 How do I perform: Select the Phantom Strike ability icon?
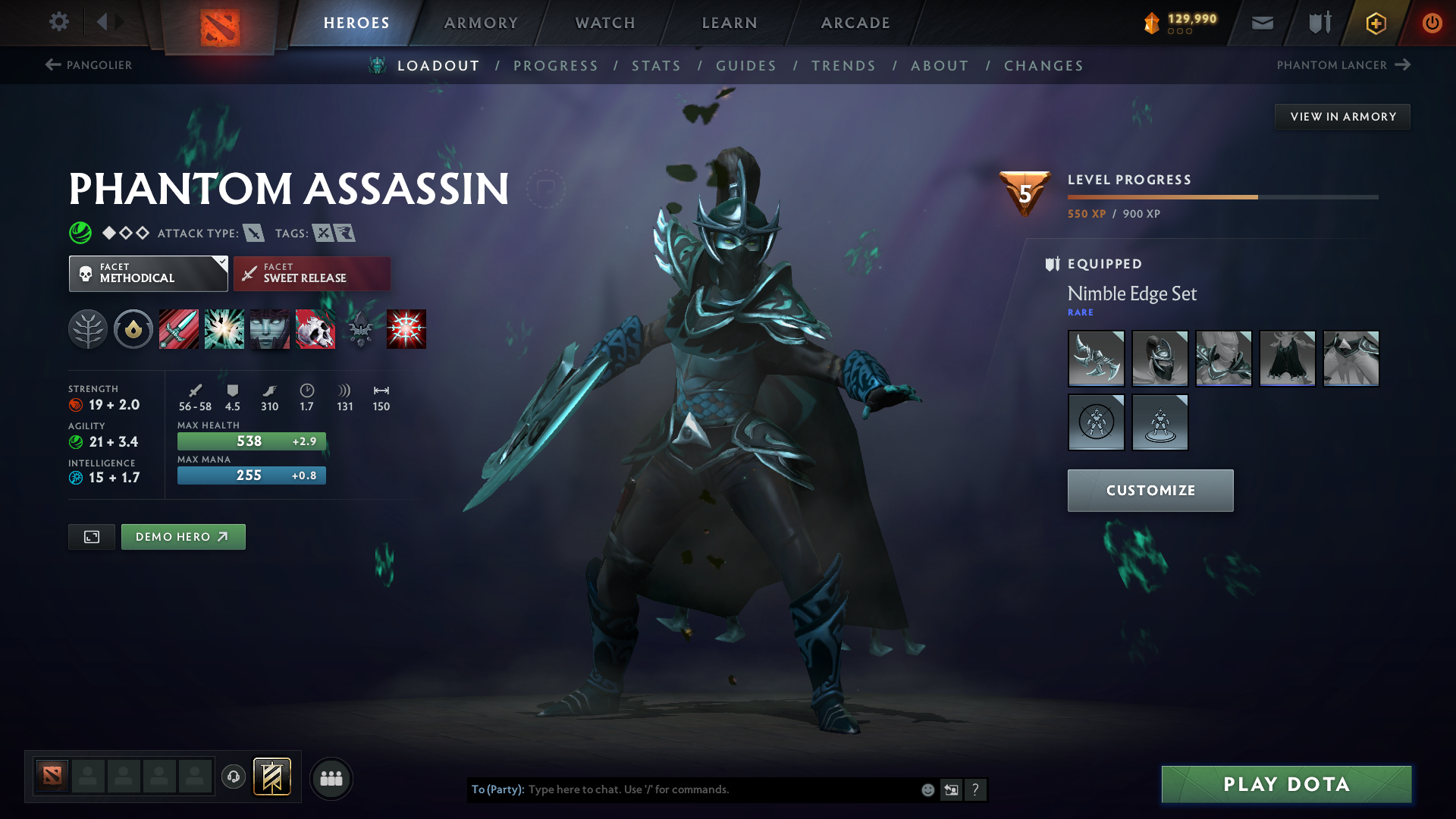(224, 329)
